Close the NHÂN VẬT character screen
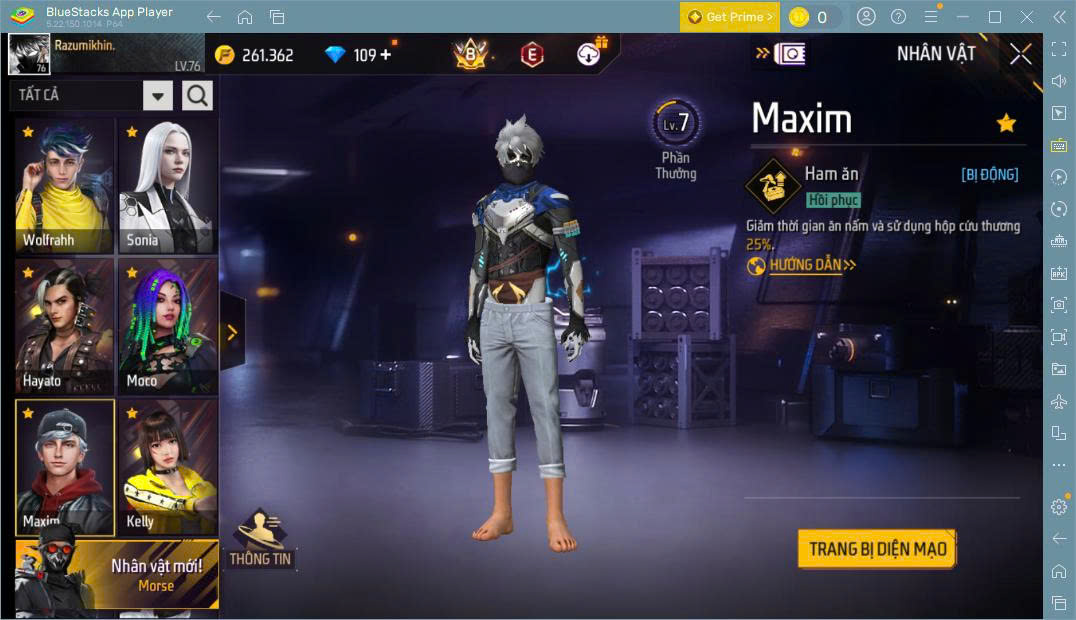 coord(1020,54)
